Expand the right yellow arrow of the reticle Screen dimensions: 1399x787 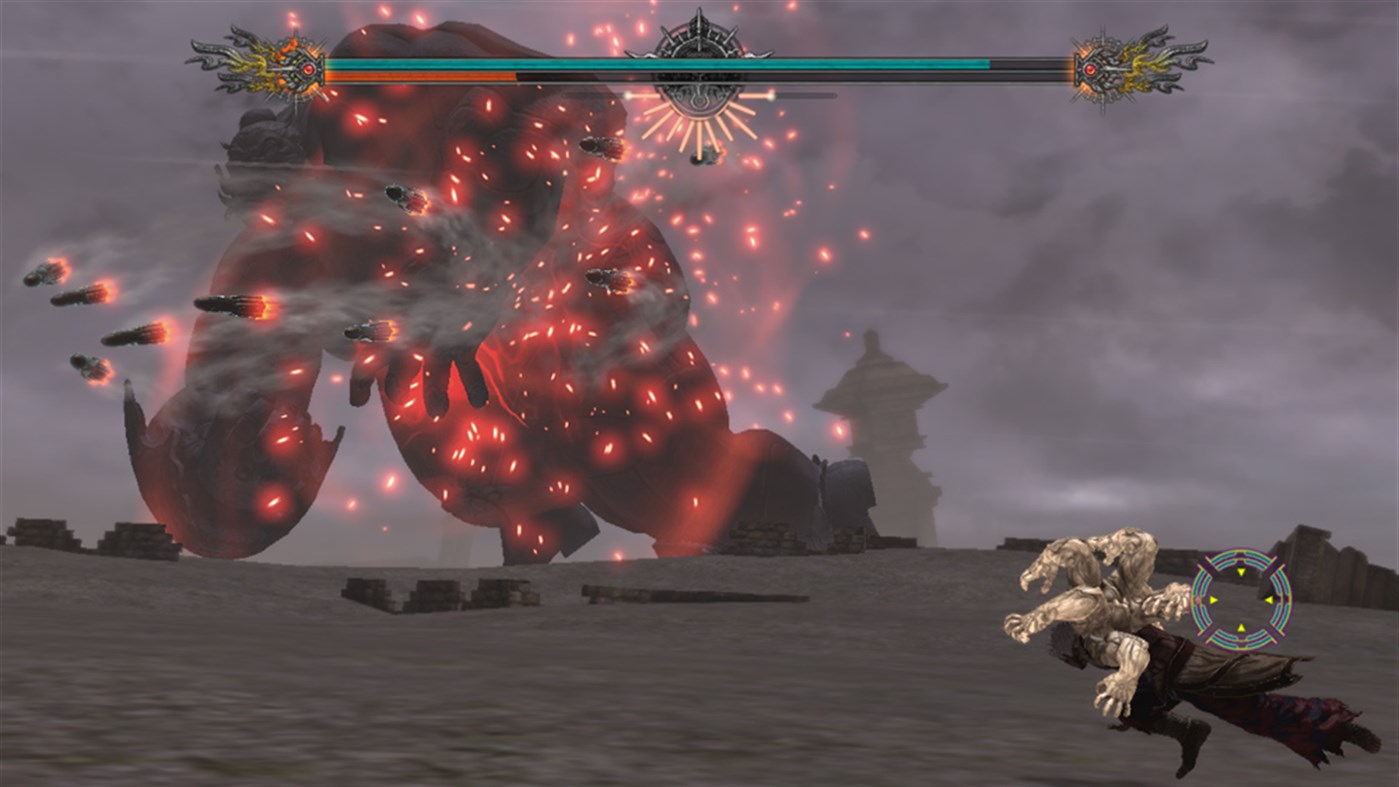coord(1269,600)
